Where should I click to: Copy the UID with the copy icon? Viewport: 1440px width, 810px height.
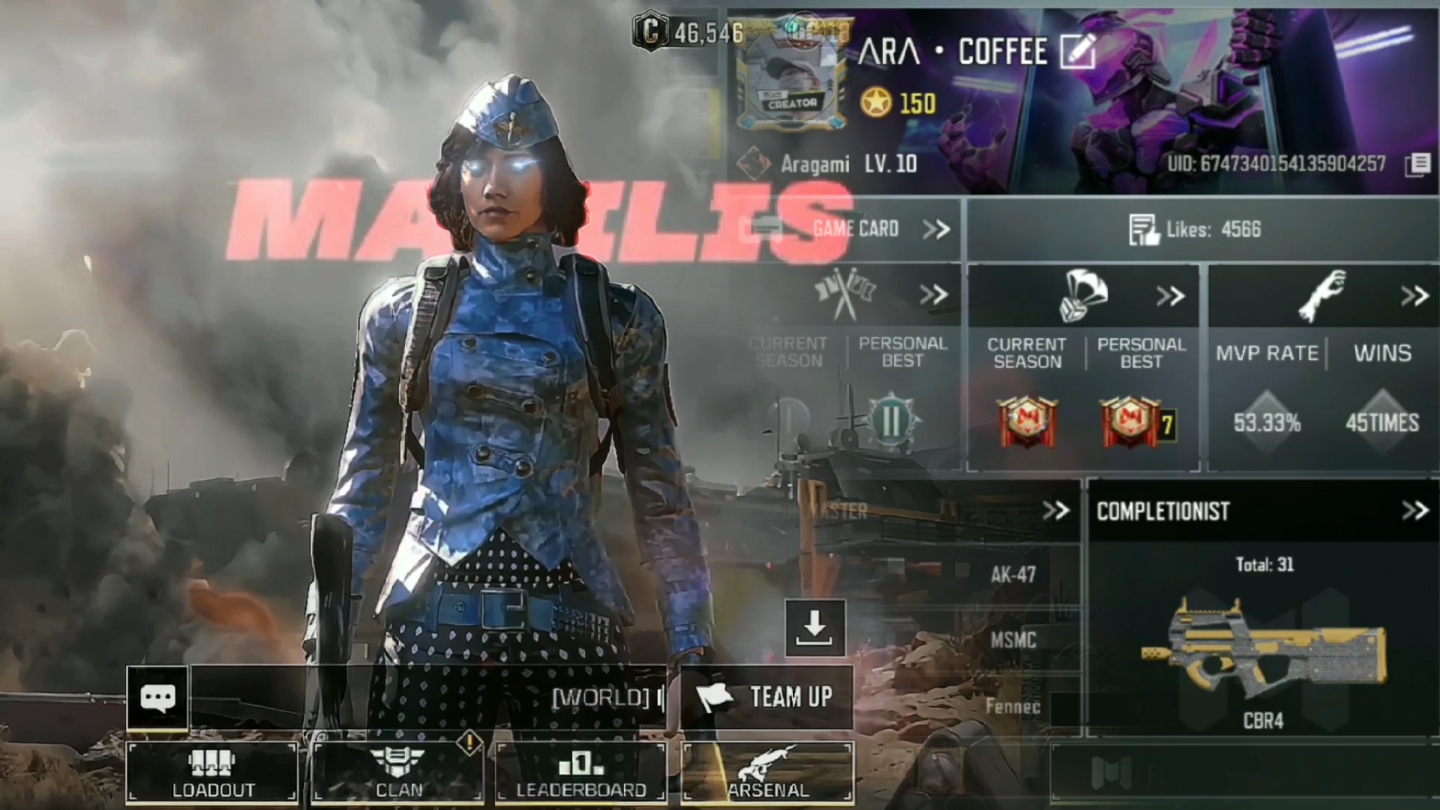[1416, 165]
